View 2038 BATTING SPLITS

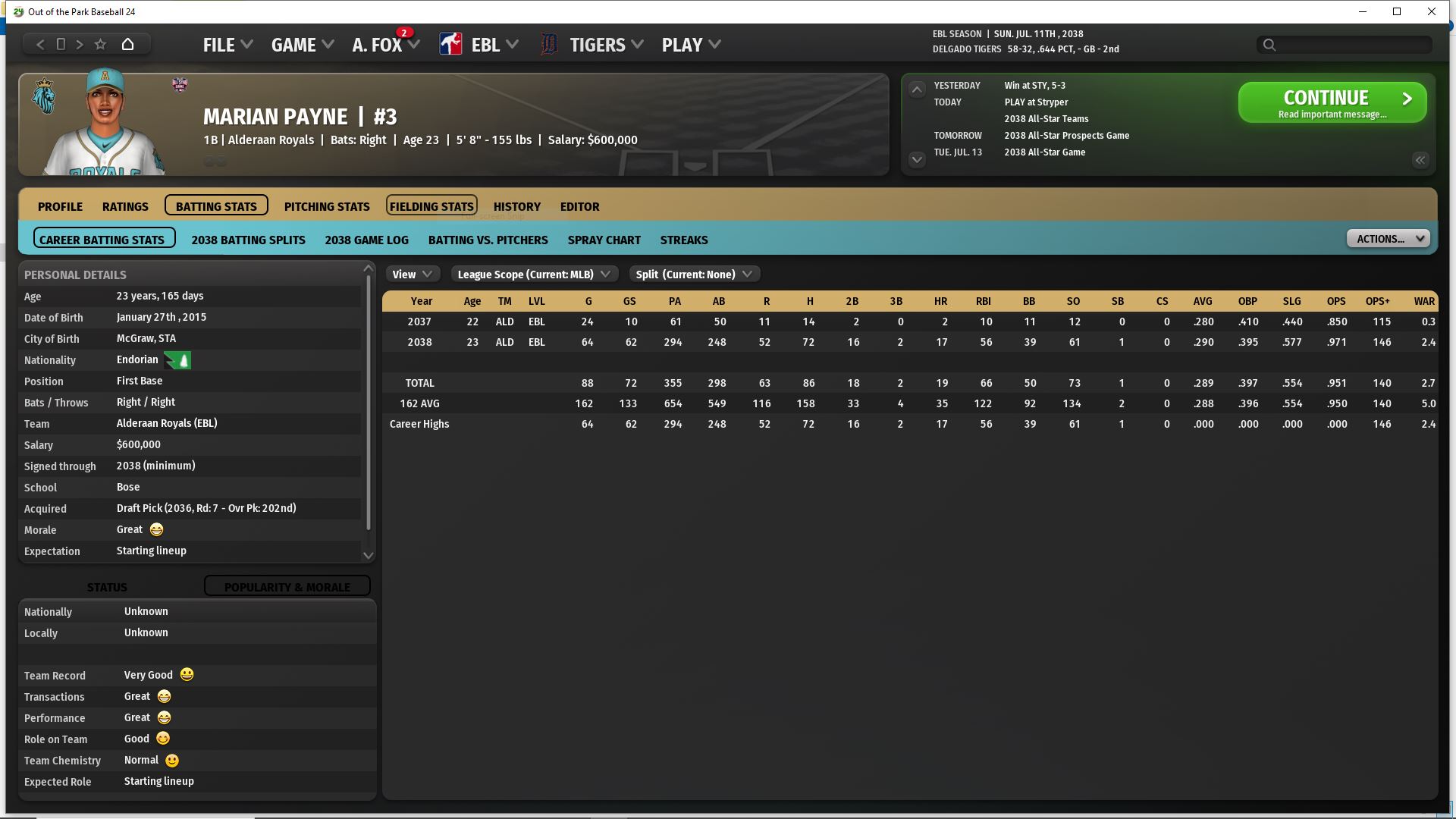coord(248,240)
